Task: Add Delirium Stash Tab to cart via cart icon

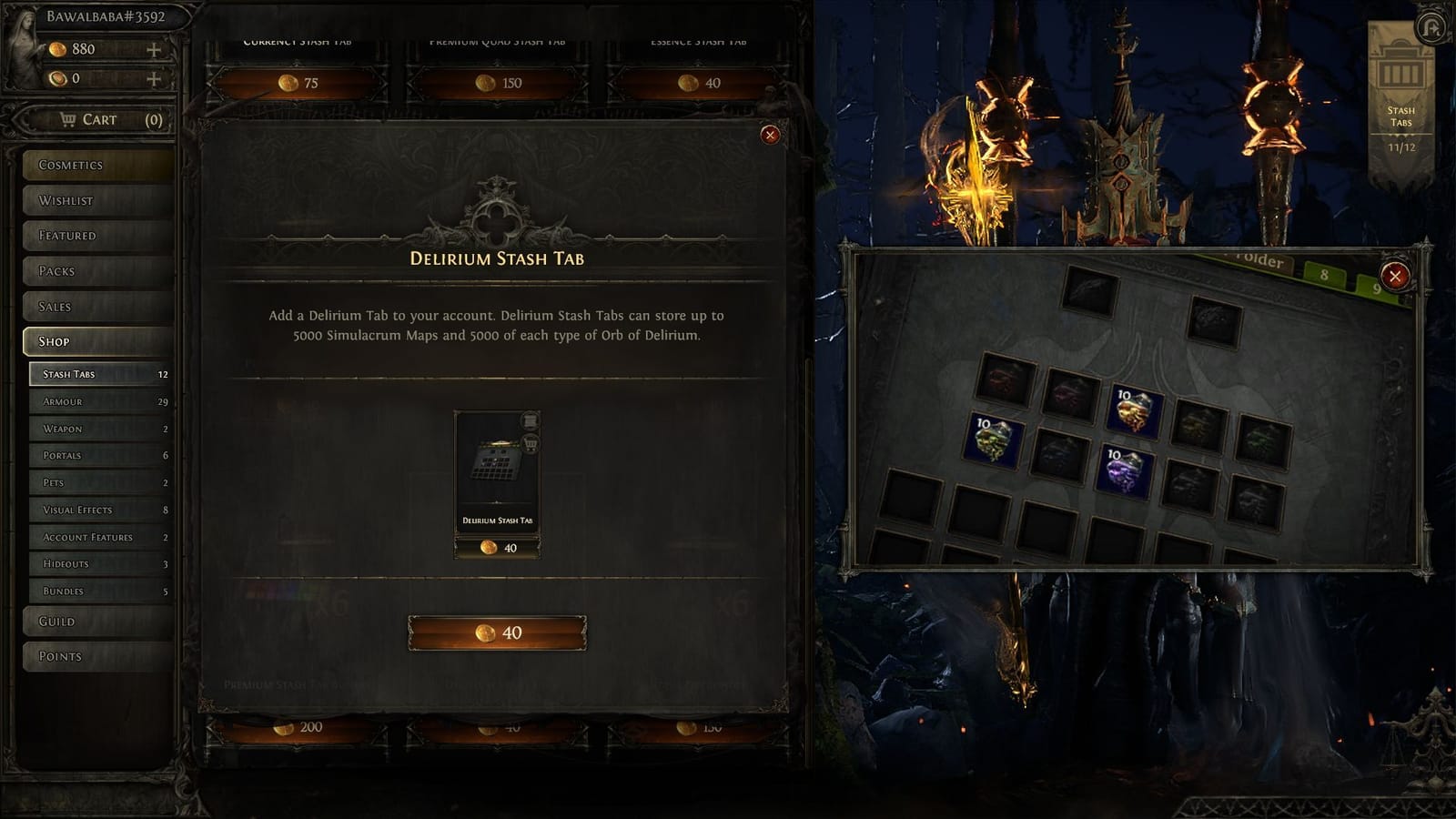Action: (531, 444)
